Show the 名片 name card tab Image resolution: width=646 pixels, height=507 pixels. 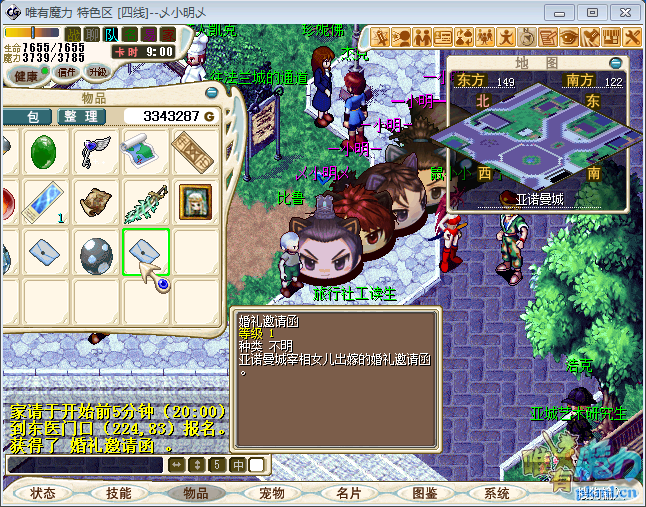(x=349, y=493)
